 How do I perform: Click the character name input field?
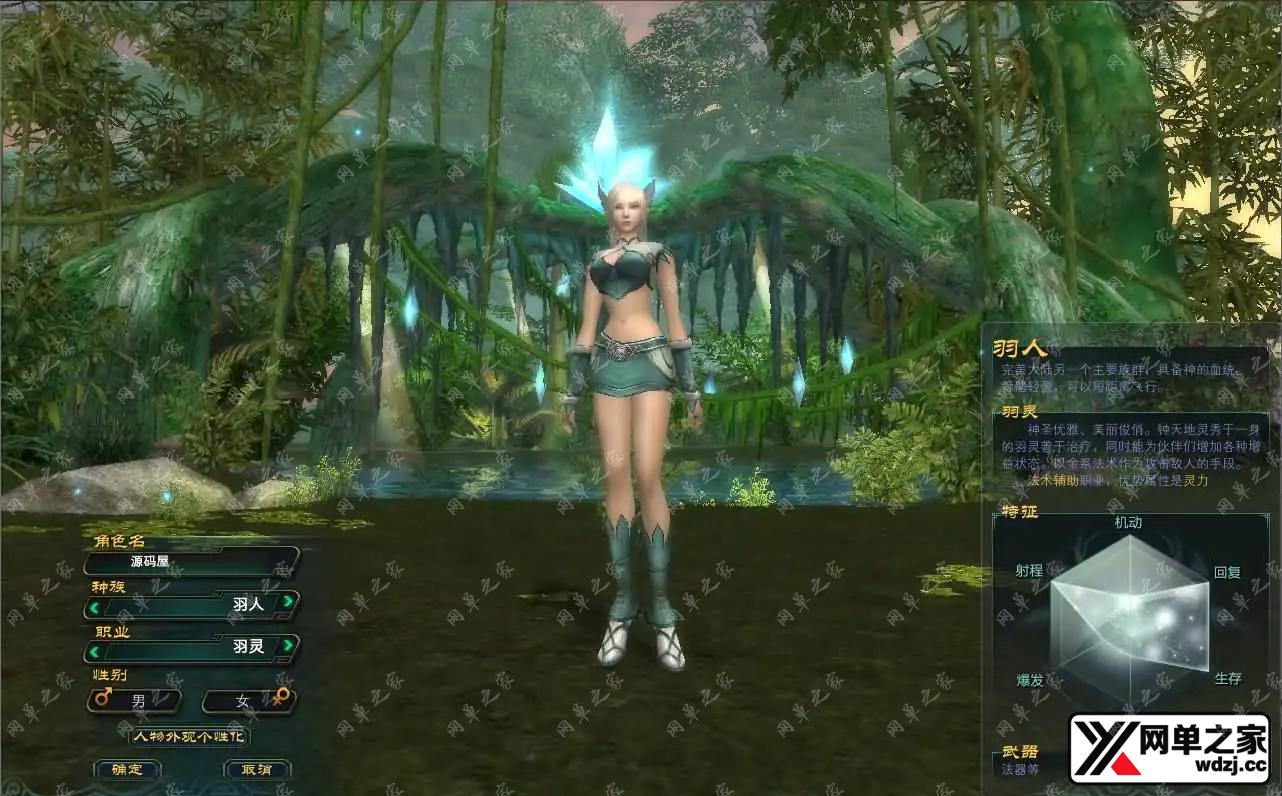tap(192, 561)
